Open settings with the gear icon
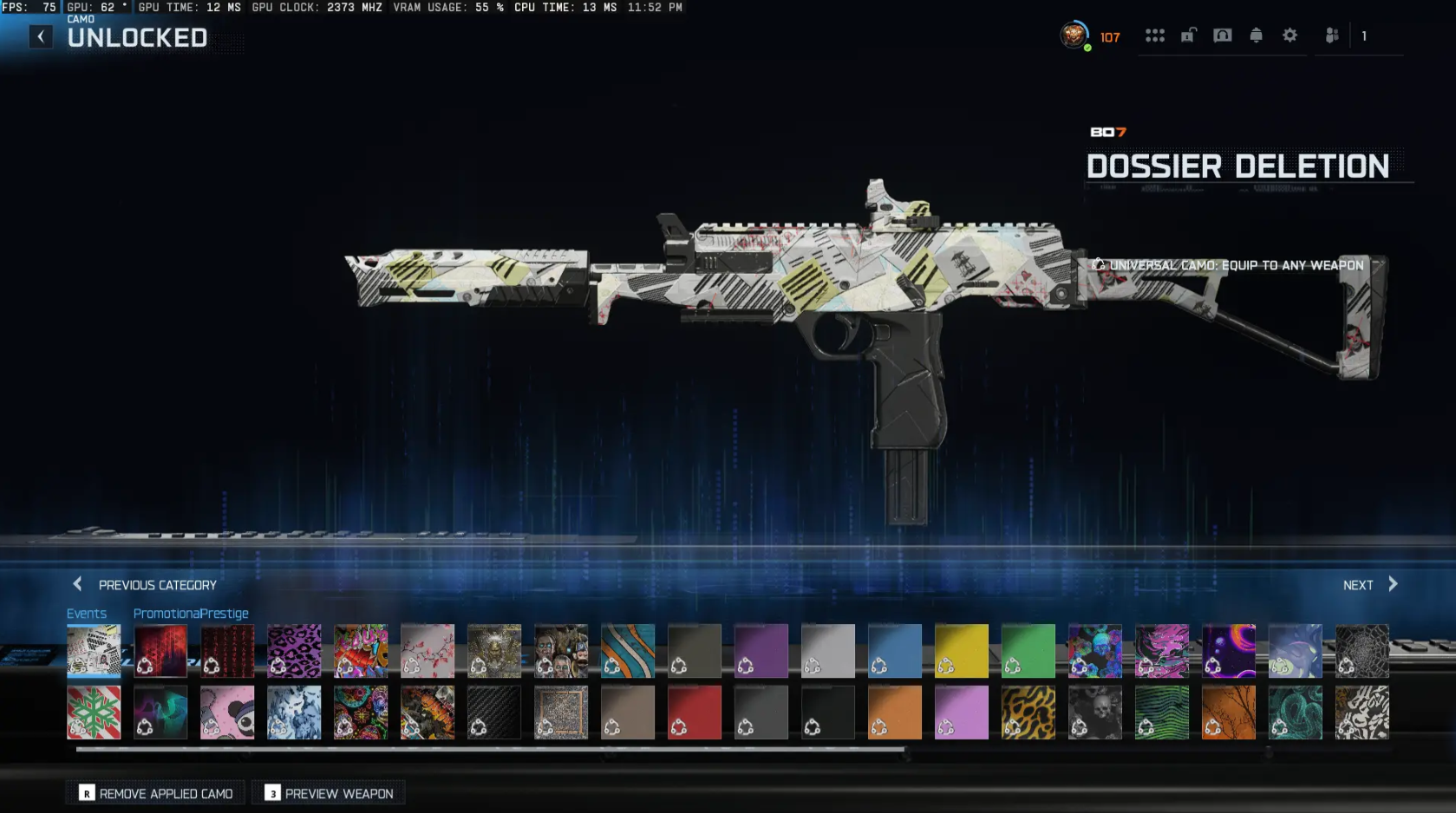The image size is (1456, 813). pos(1290,36)
